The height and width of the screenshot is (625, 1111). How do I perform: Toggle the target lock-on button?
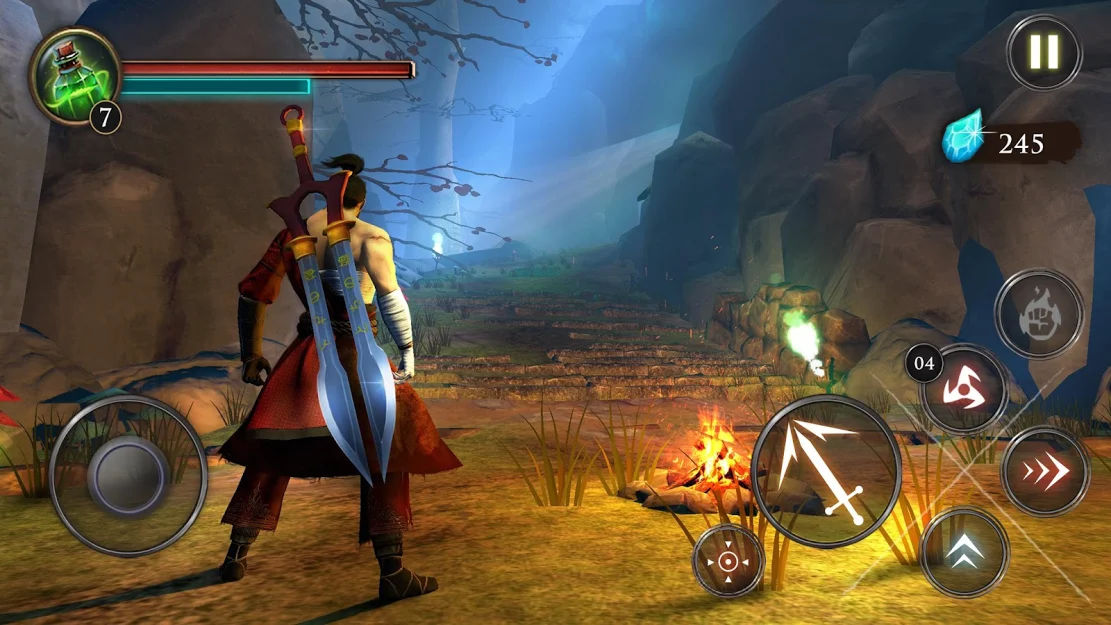728,560
